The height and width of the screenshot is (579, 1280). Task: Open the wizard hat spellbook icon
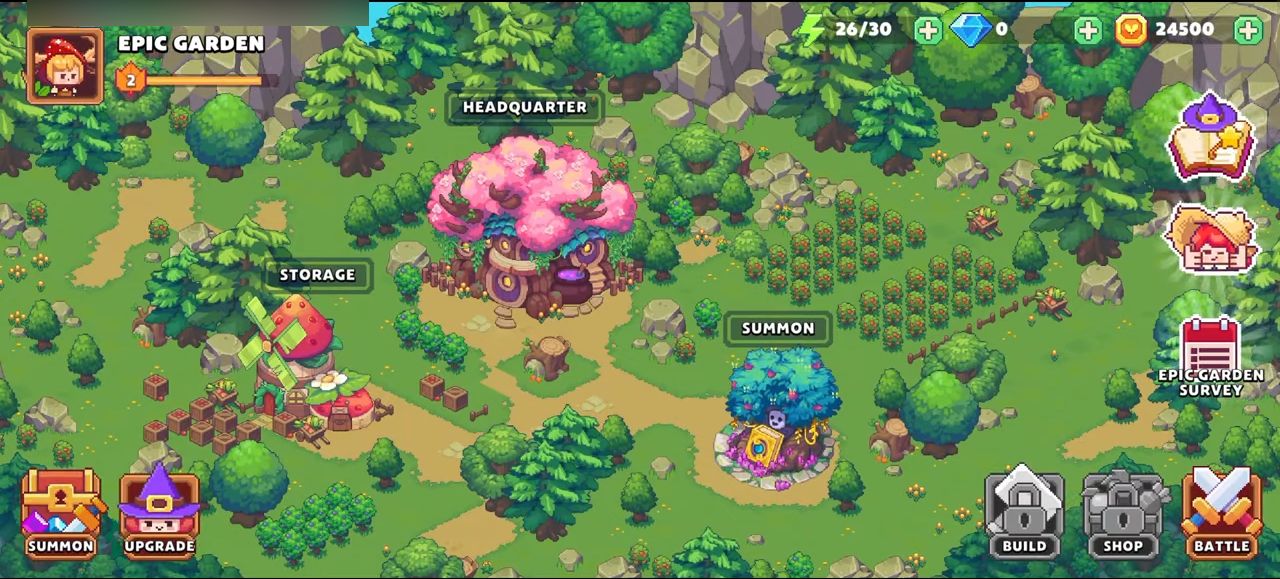point(1211,138)
